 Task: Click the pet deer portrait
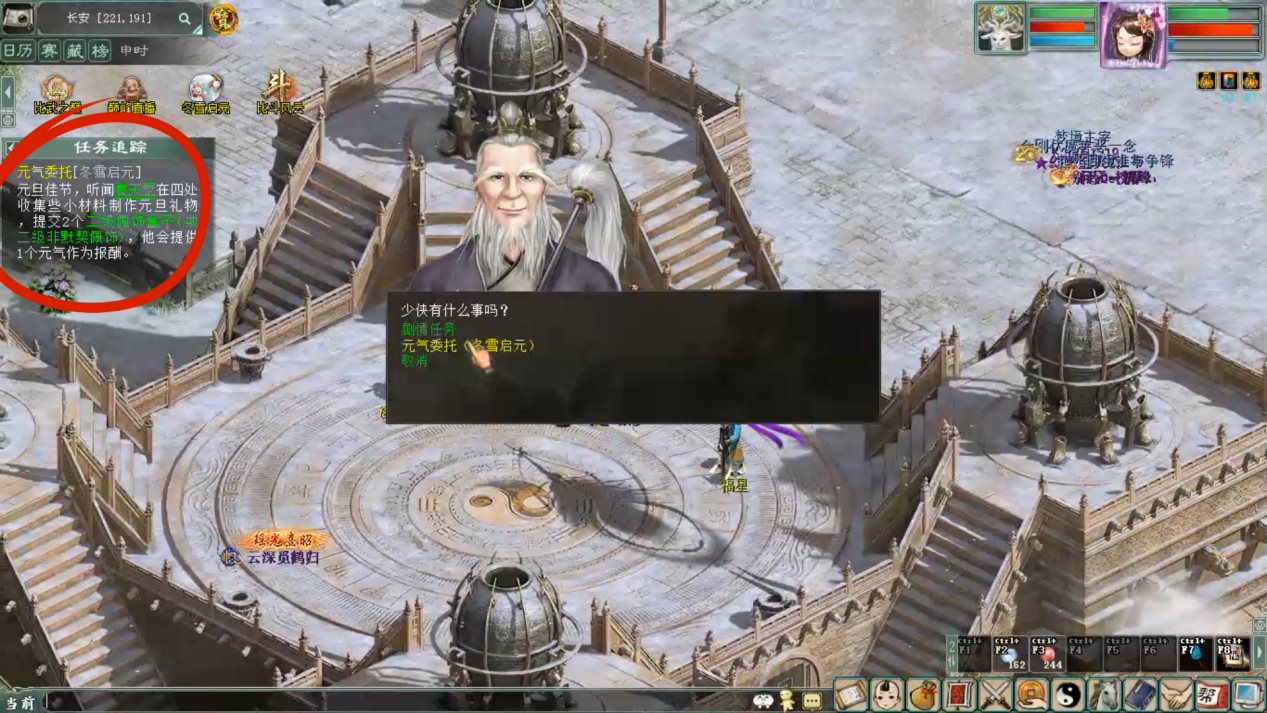(x=1001, y=27)
